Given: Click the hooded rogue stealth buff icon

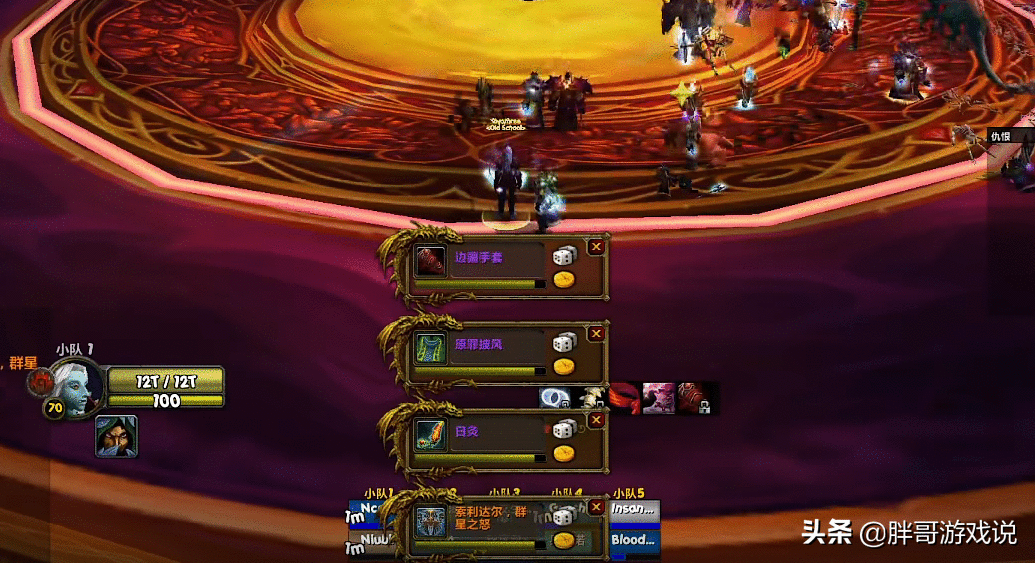Looking at the screenshot, I should coord(116,437).
